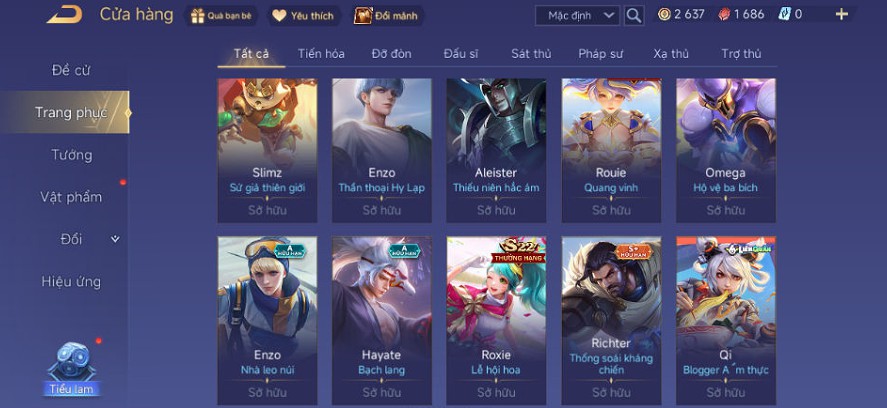Filter by the Trợ thủ tab

pos(741,53)
